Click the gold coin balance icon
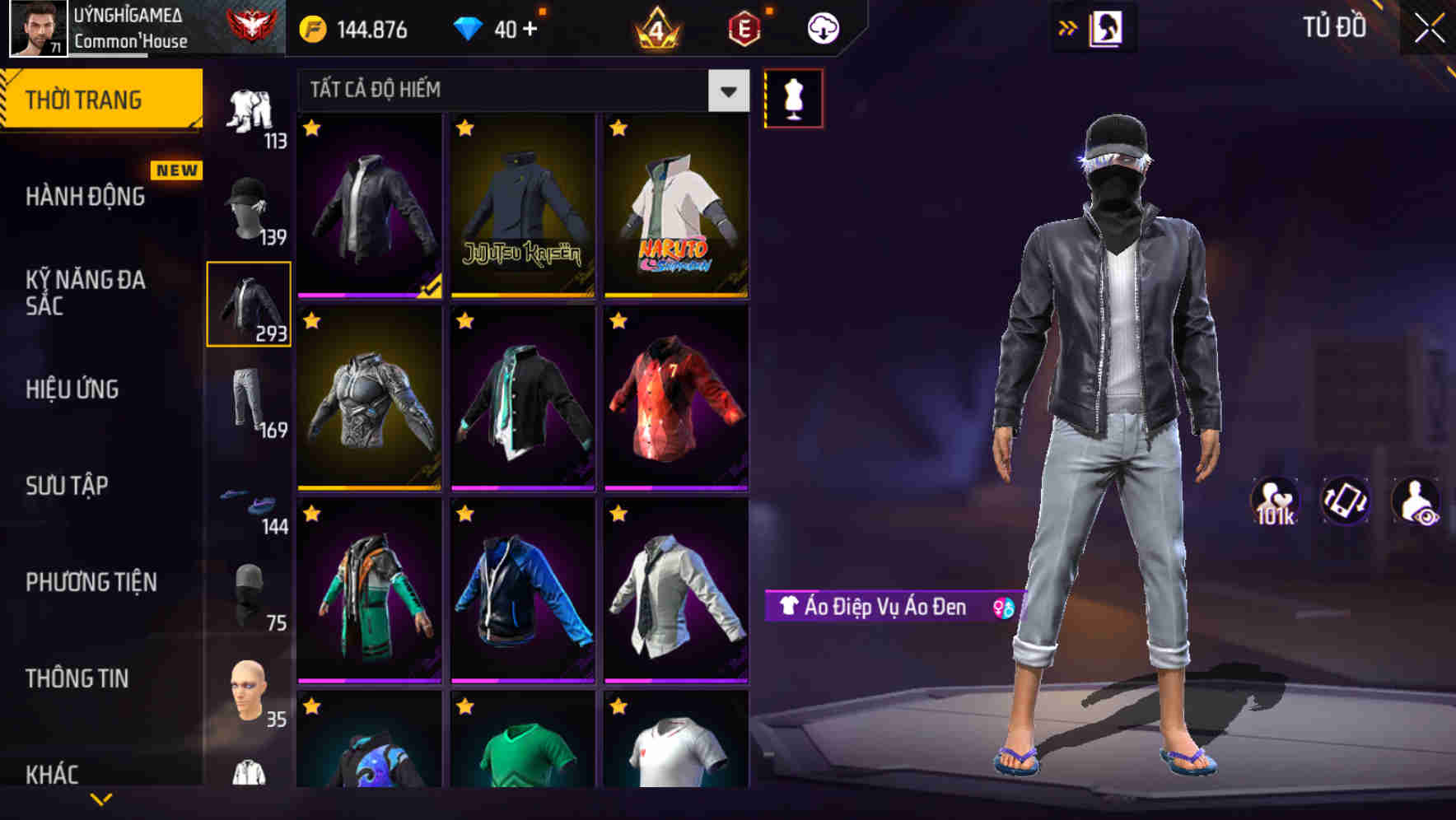The height and width of the screenshot is (820, 1456). tap(311, 27)
